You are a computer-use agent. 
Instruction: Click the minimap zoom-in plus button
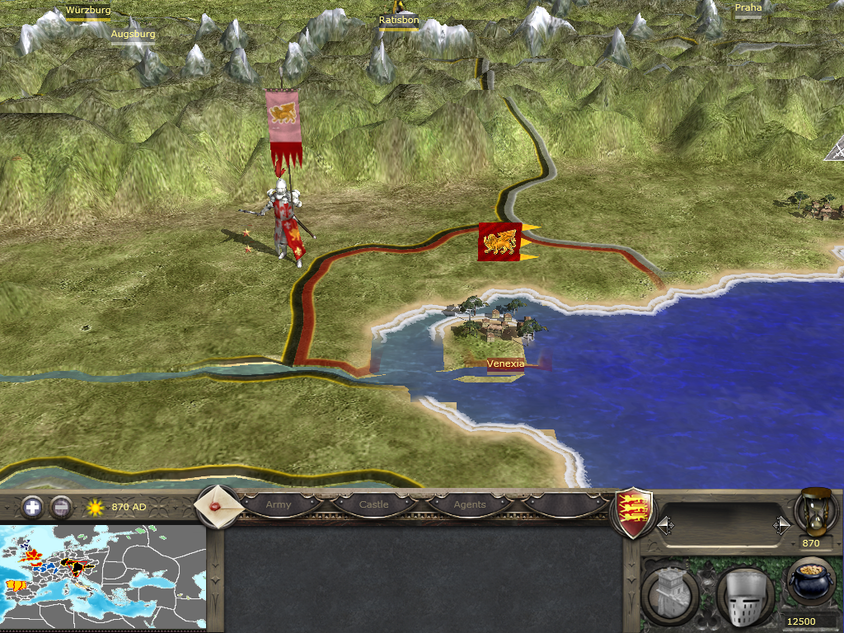[x=33, y=506]
